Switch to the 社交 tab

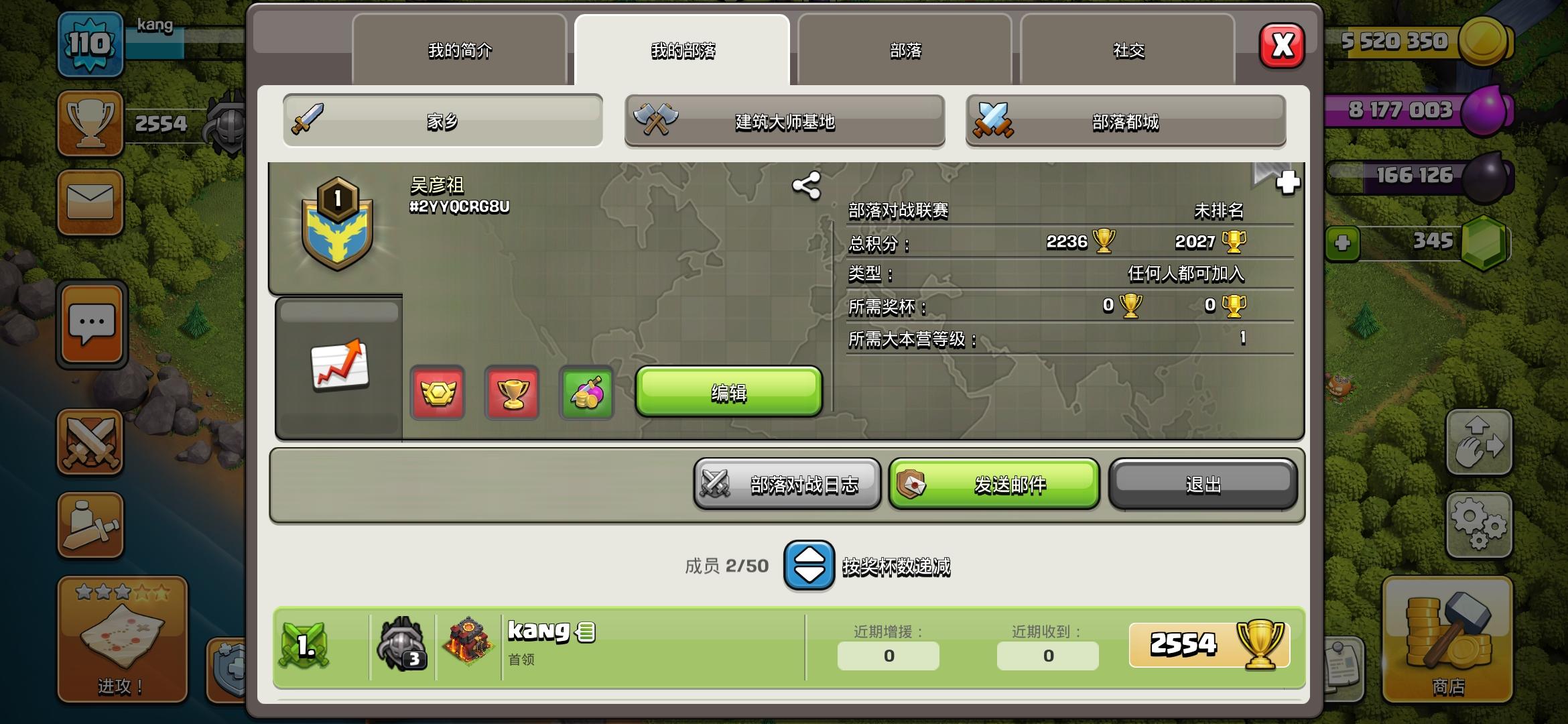(x=1128, y=50)
